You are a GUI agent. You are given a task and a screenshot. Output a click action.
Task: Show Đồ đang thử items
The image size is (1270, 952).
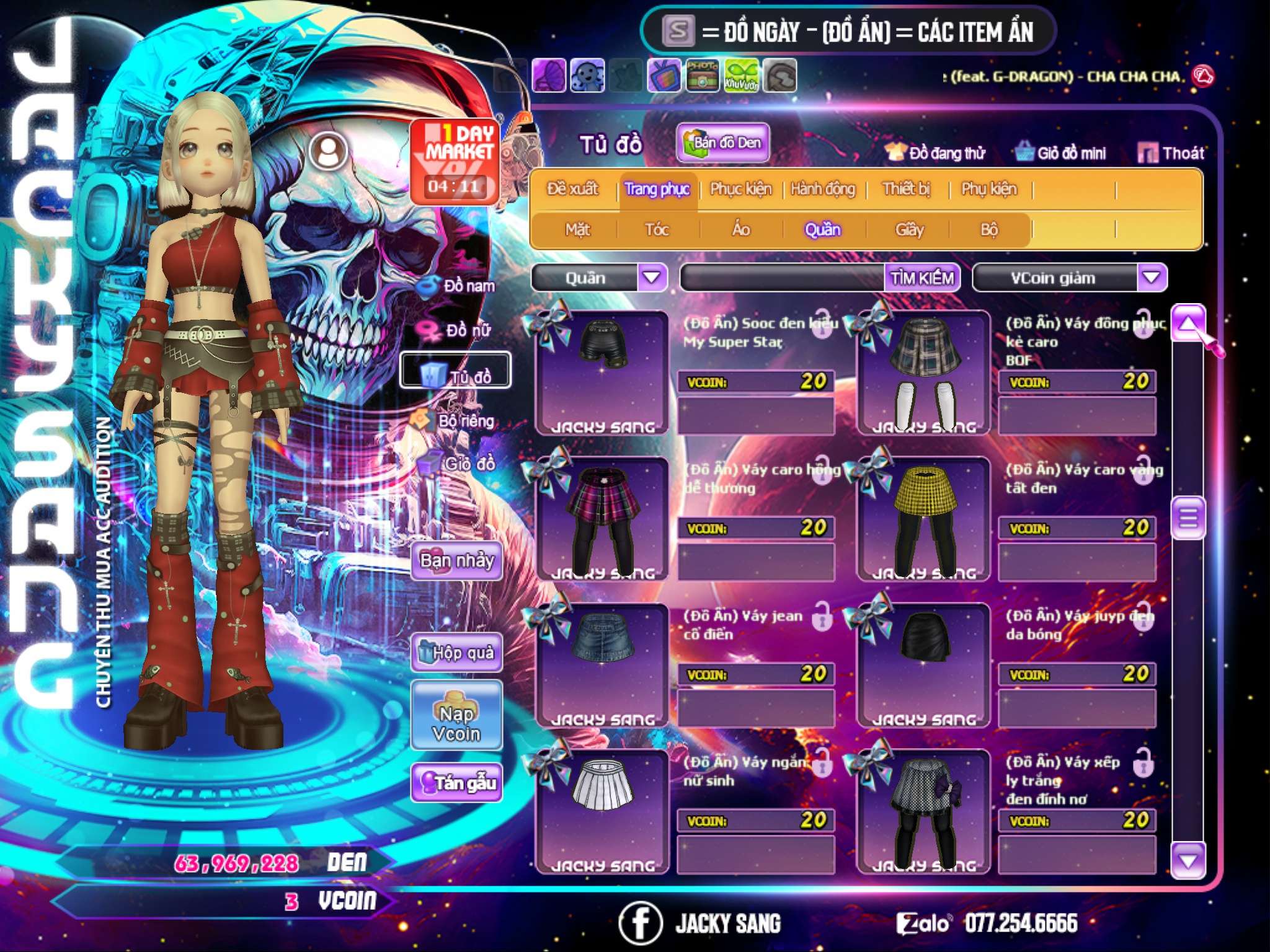click(x=935, y=152)
